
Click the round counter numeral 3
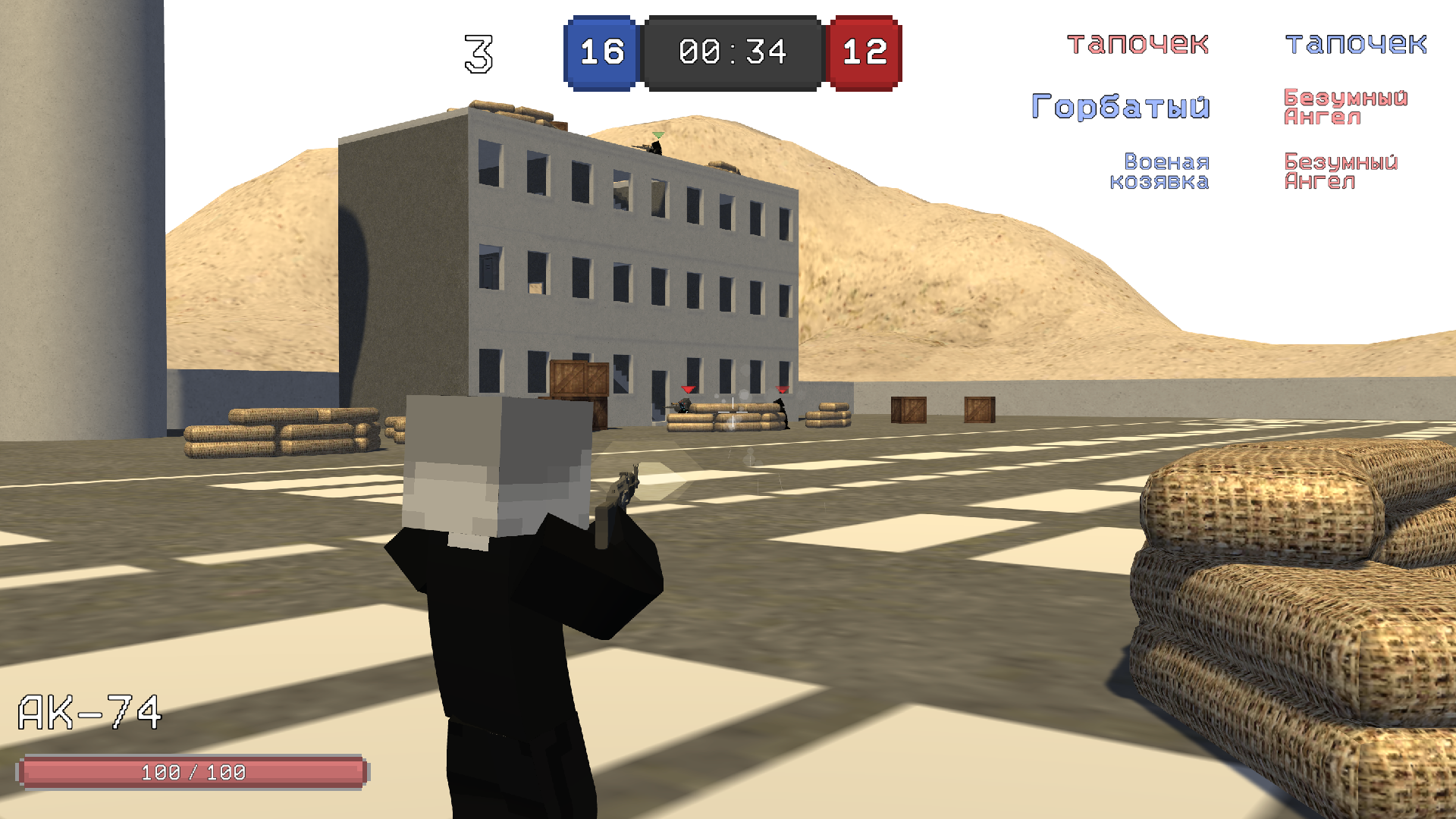478,52
